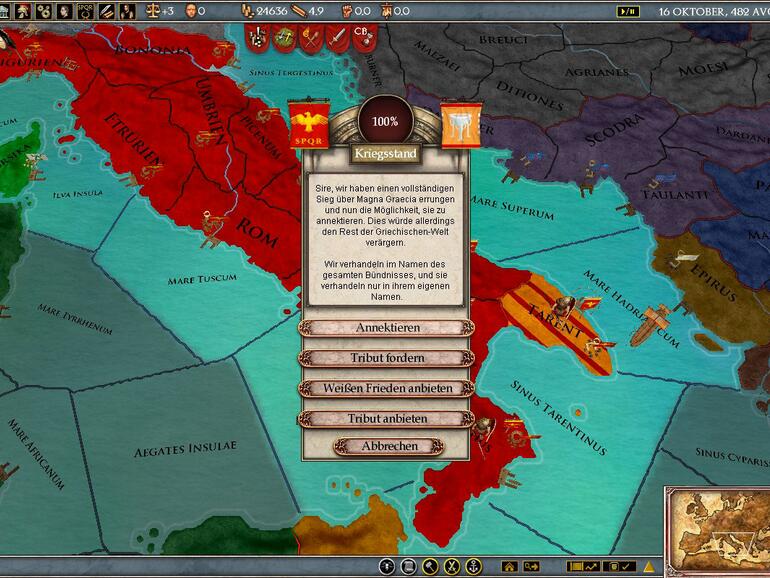Cancel the negotiation with Abbrechen
Screen dimensions: 770x578
tap(389, 446)
